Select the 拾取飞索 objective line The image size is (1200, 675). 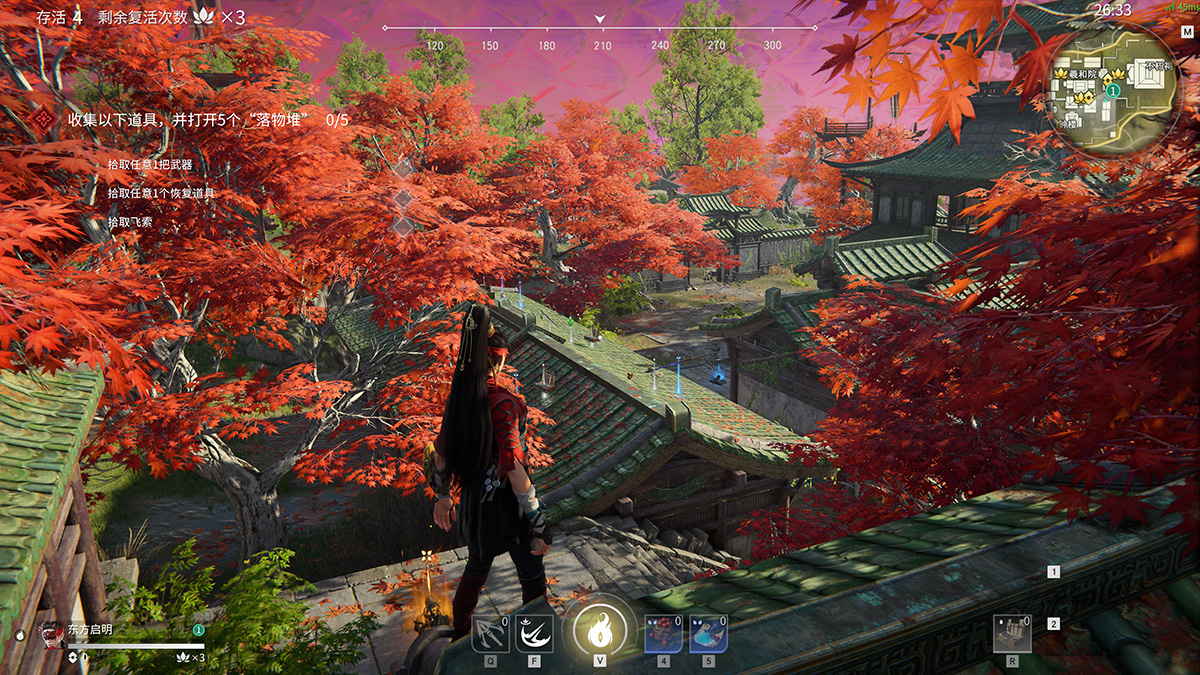[x=136, y=221]
